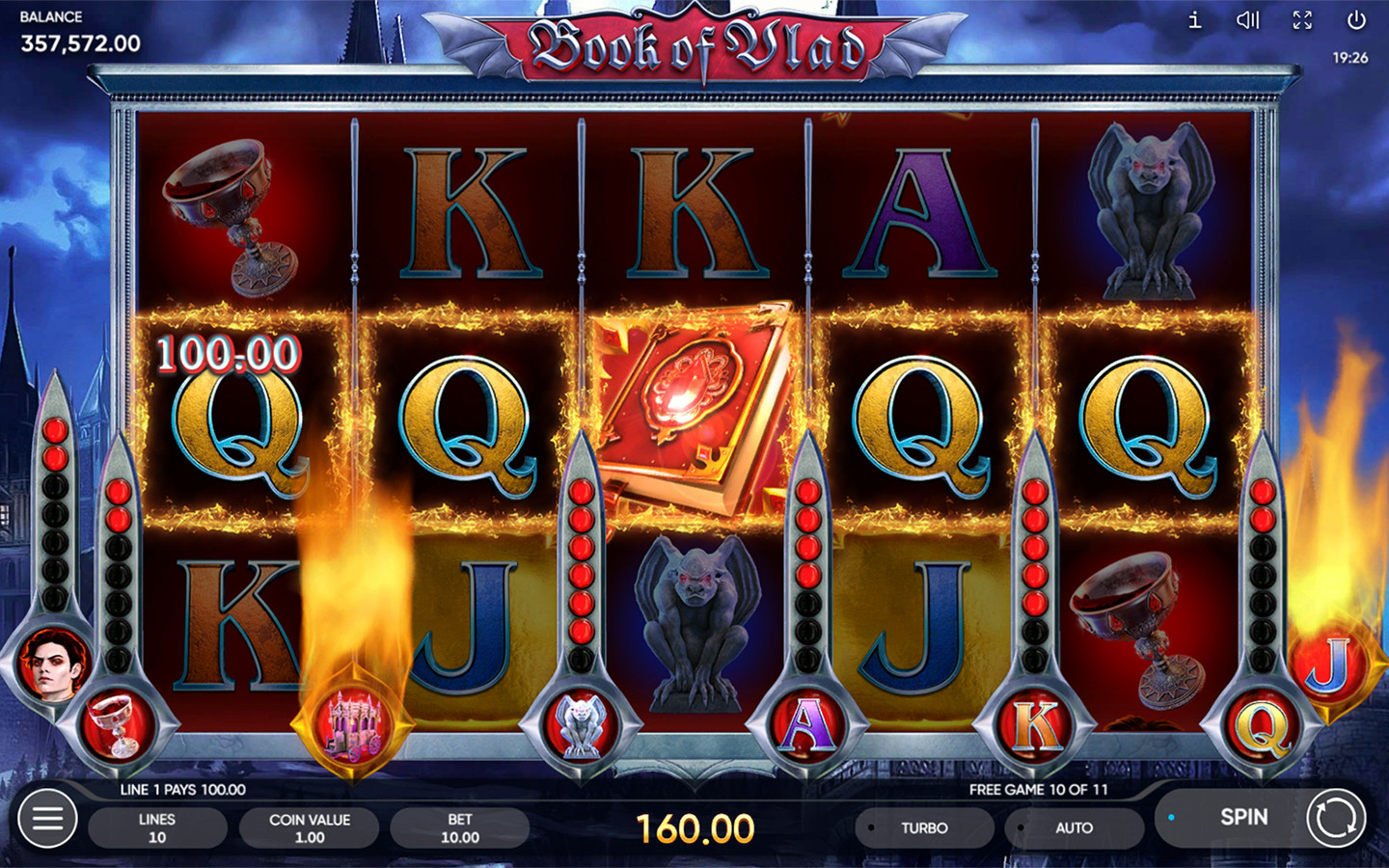Viewport: 1389px width, 868px height.
Task: Open the game info page
Action: click(1194, 20)
